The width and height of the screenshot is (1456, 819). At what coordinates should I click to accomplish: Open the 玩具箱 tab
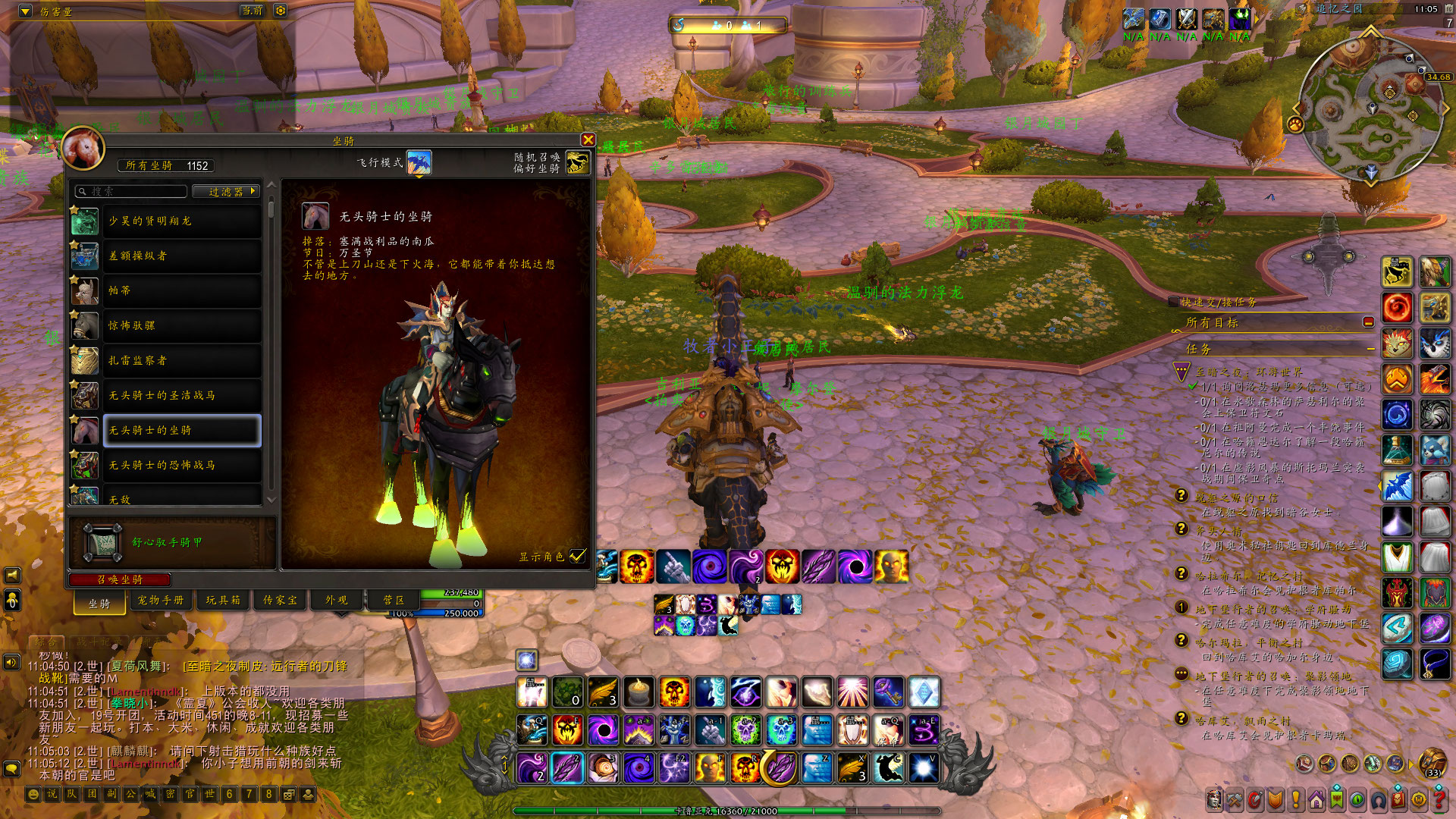coord(223,600)
